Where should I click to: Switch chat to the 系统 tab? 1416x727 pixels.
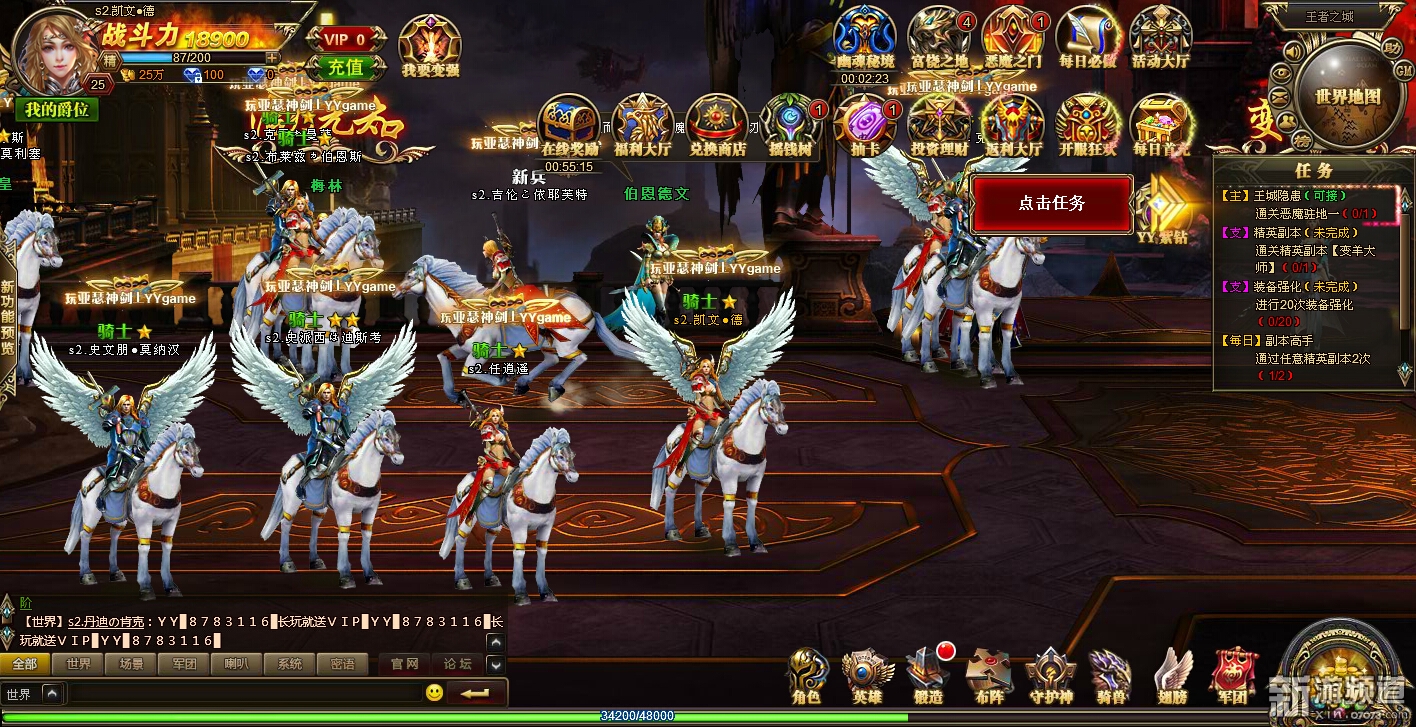pyautogui.click(x=289, y=664)
